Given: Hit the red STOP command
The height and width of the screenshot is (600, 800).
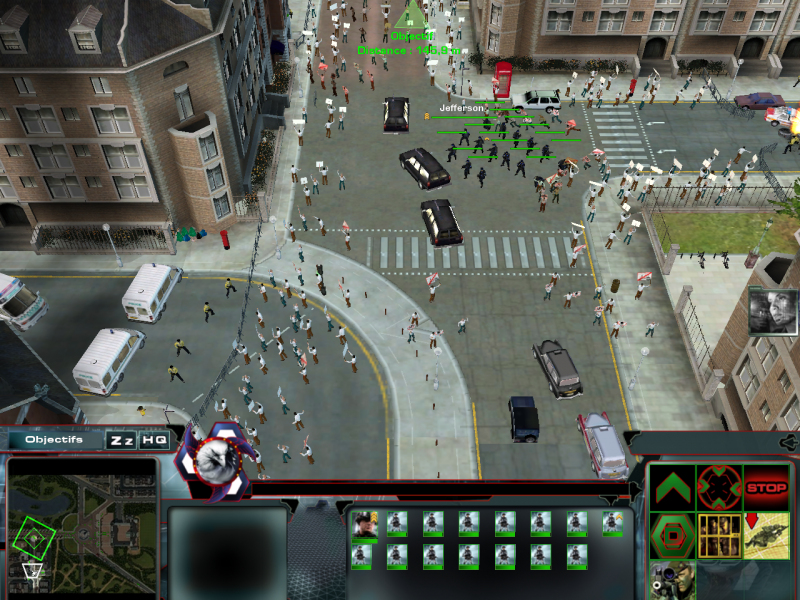Looking at the screenshot, I should 766,489.
